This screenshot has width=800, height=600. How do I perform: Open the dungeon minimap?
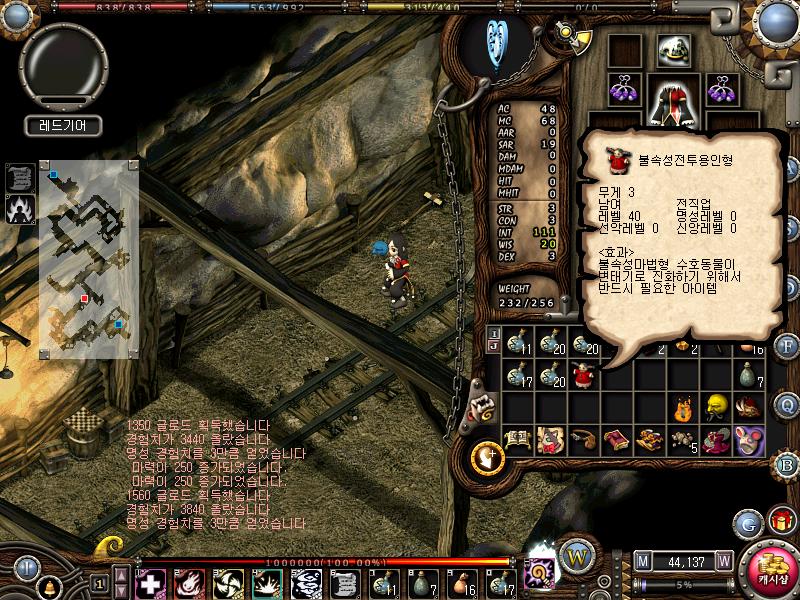(x=89, y=259)
